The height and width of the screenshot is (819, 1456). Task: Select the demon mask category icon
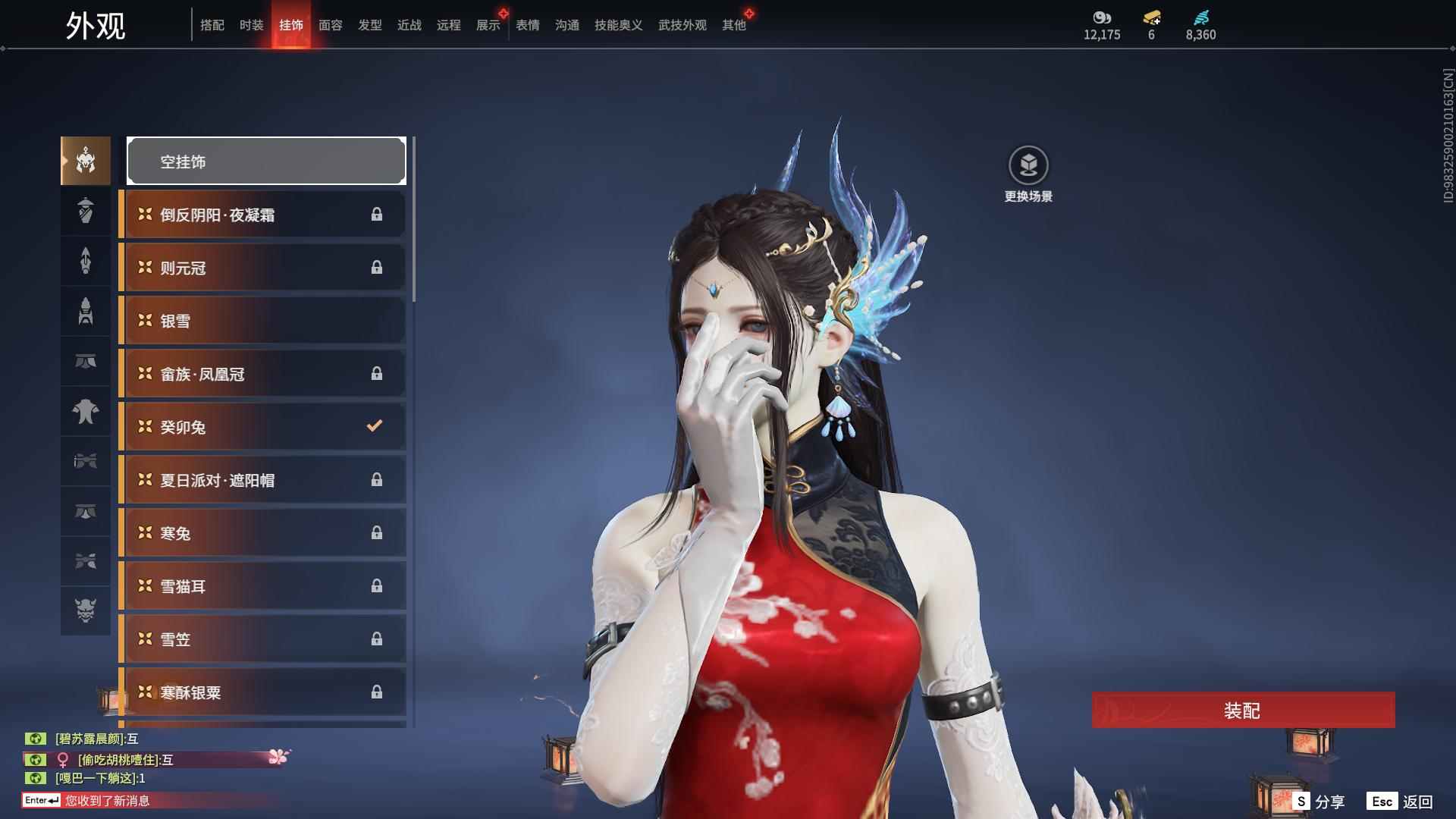(x=86, y=610)
